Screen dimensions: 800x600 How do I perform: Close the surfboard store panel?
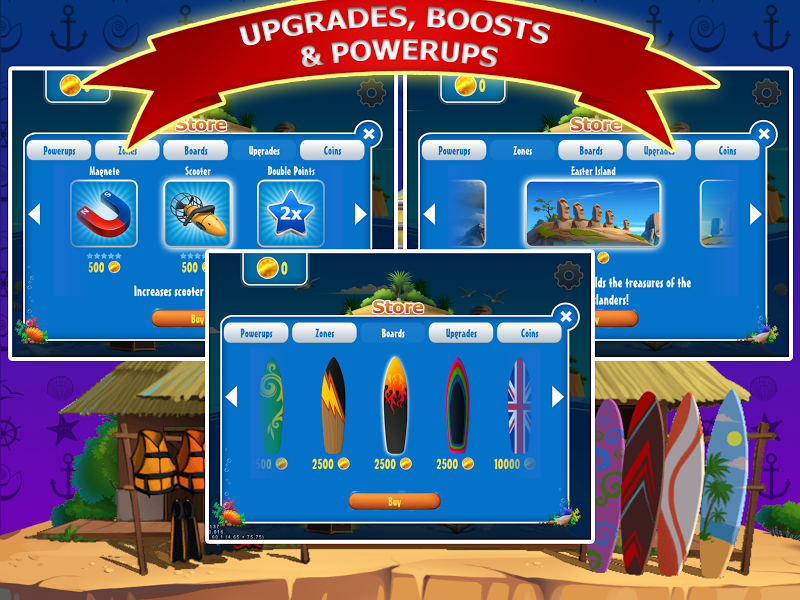[x=566, y=317]
